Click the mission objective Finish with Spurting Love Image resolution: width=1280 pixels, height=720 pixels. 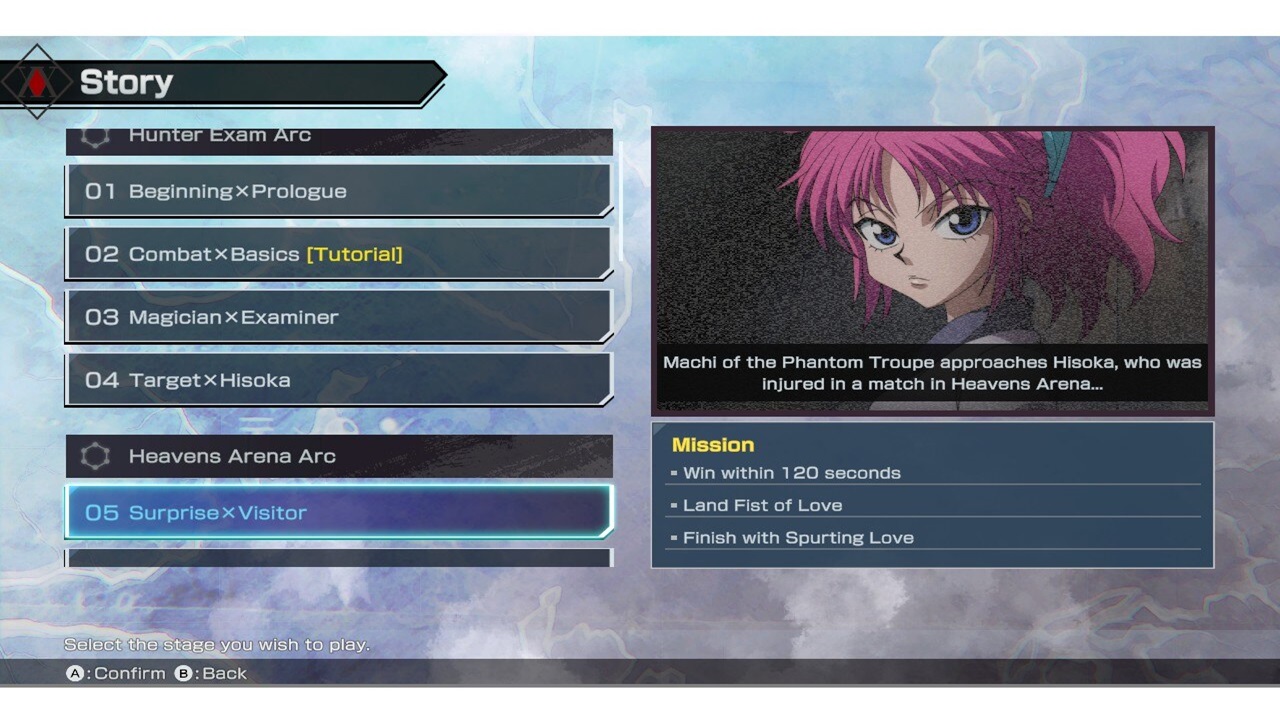pos(798,537)
